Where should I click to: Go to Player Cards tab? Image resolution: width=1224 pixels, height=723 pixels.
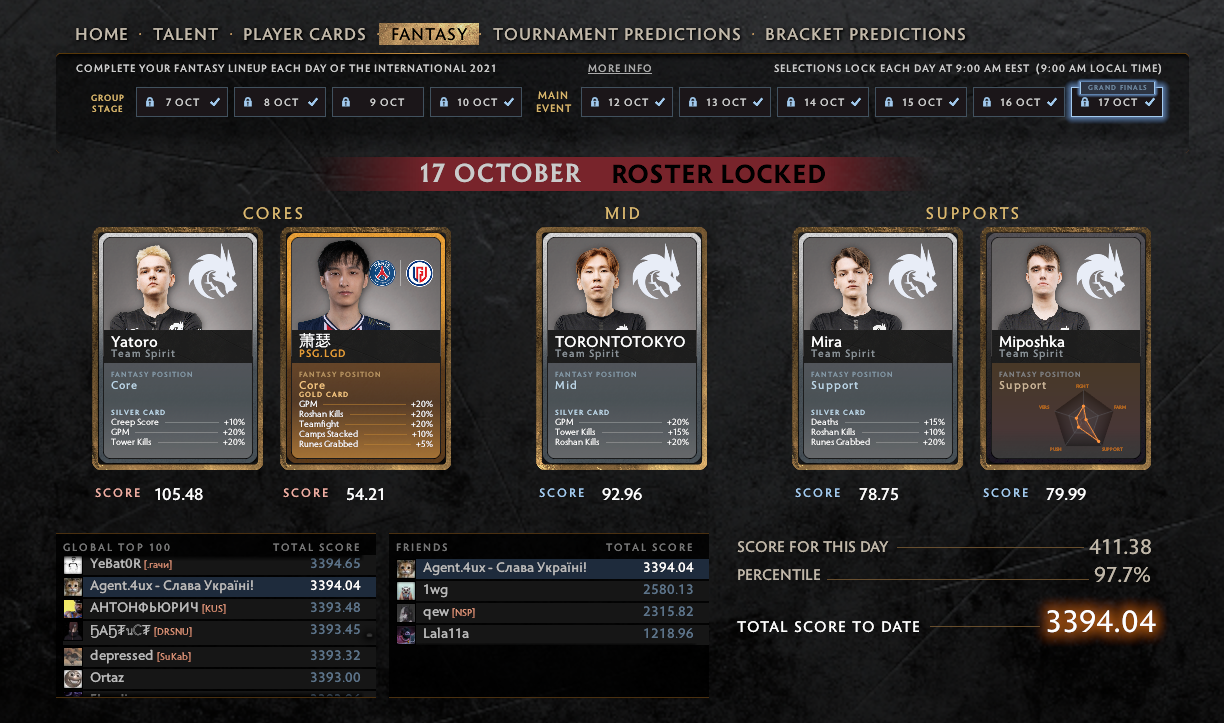click(304, 34)
